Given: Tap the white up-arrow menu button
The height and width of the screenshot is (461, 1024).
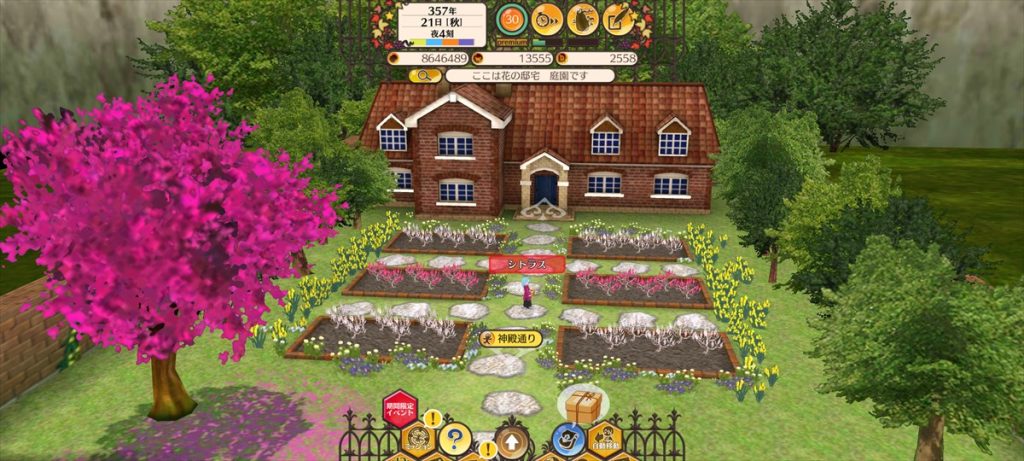Looking at the screenshot, I should [511, 440].
